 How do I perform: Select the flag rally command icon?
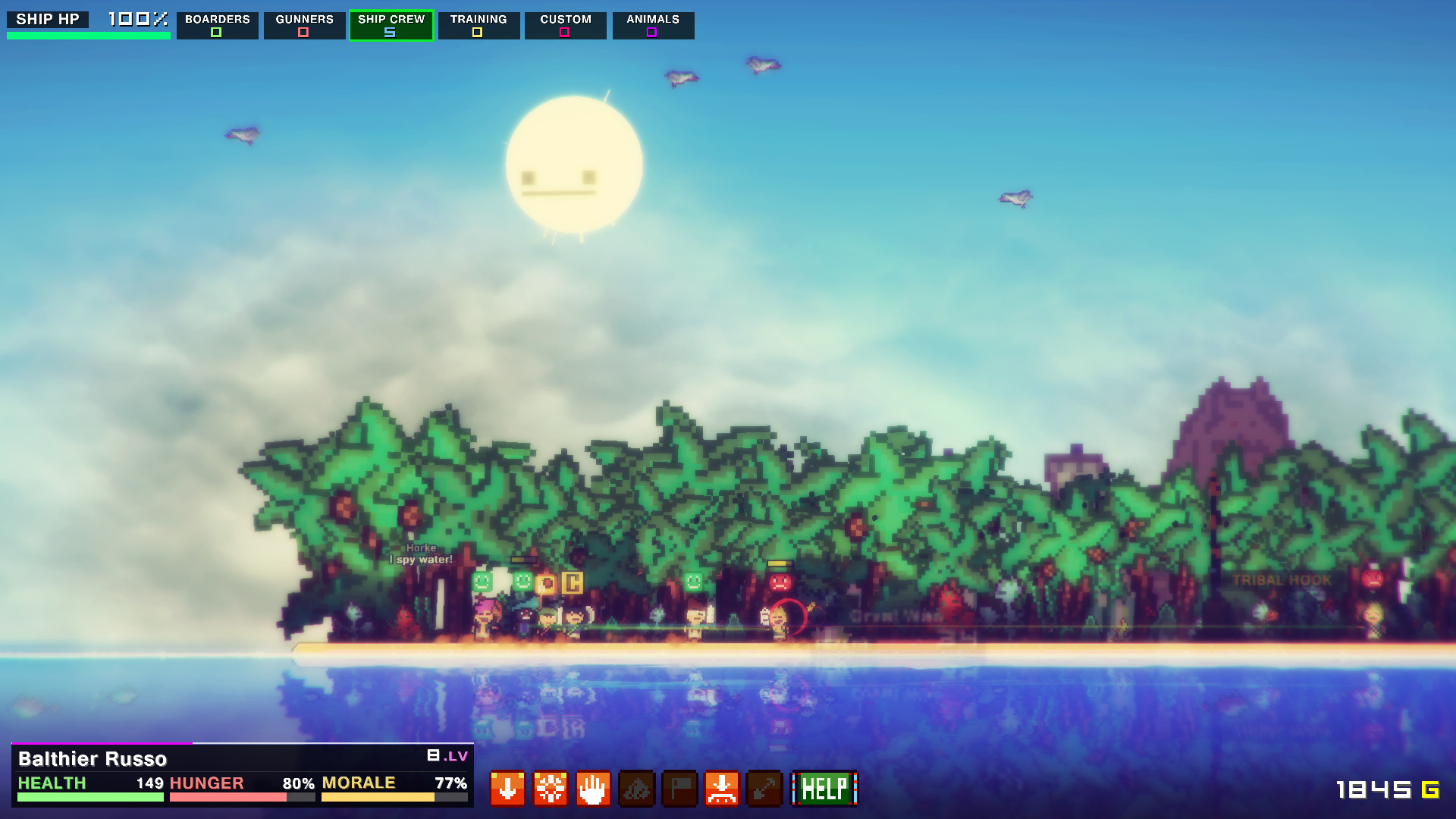(x=680, y=789)
